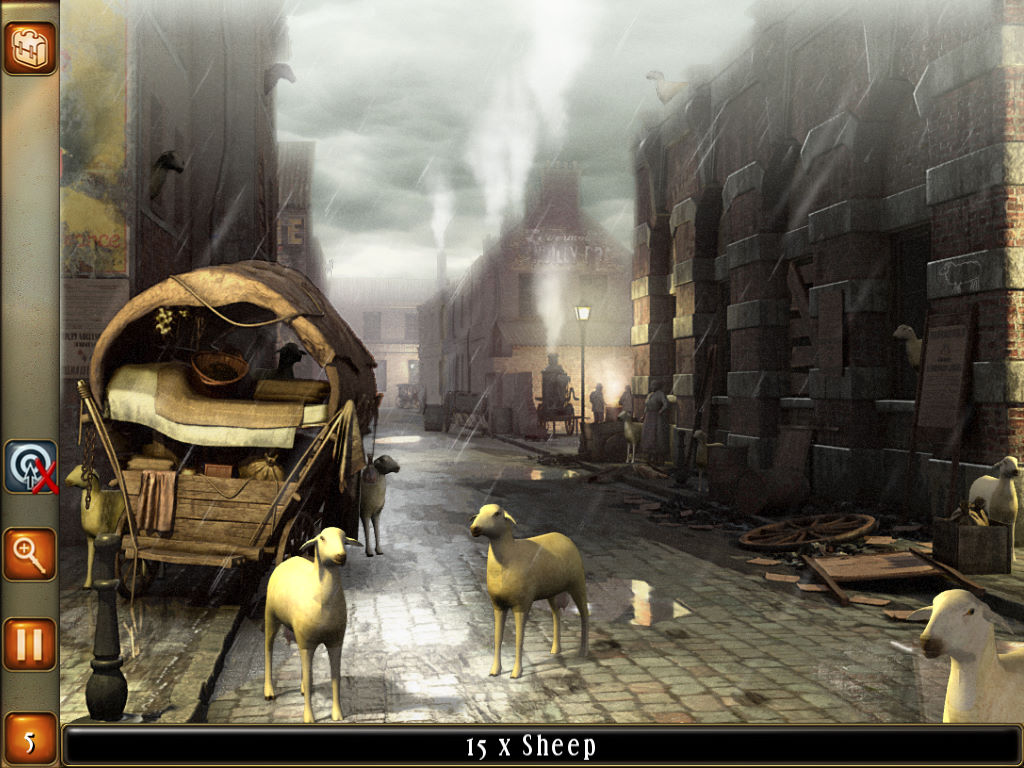
Task: Click the target cursor icon with red X
Action: [x=30, y=467]
